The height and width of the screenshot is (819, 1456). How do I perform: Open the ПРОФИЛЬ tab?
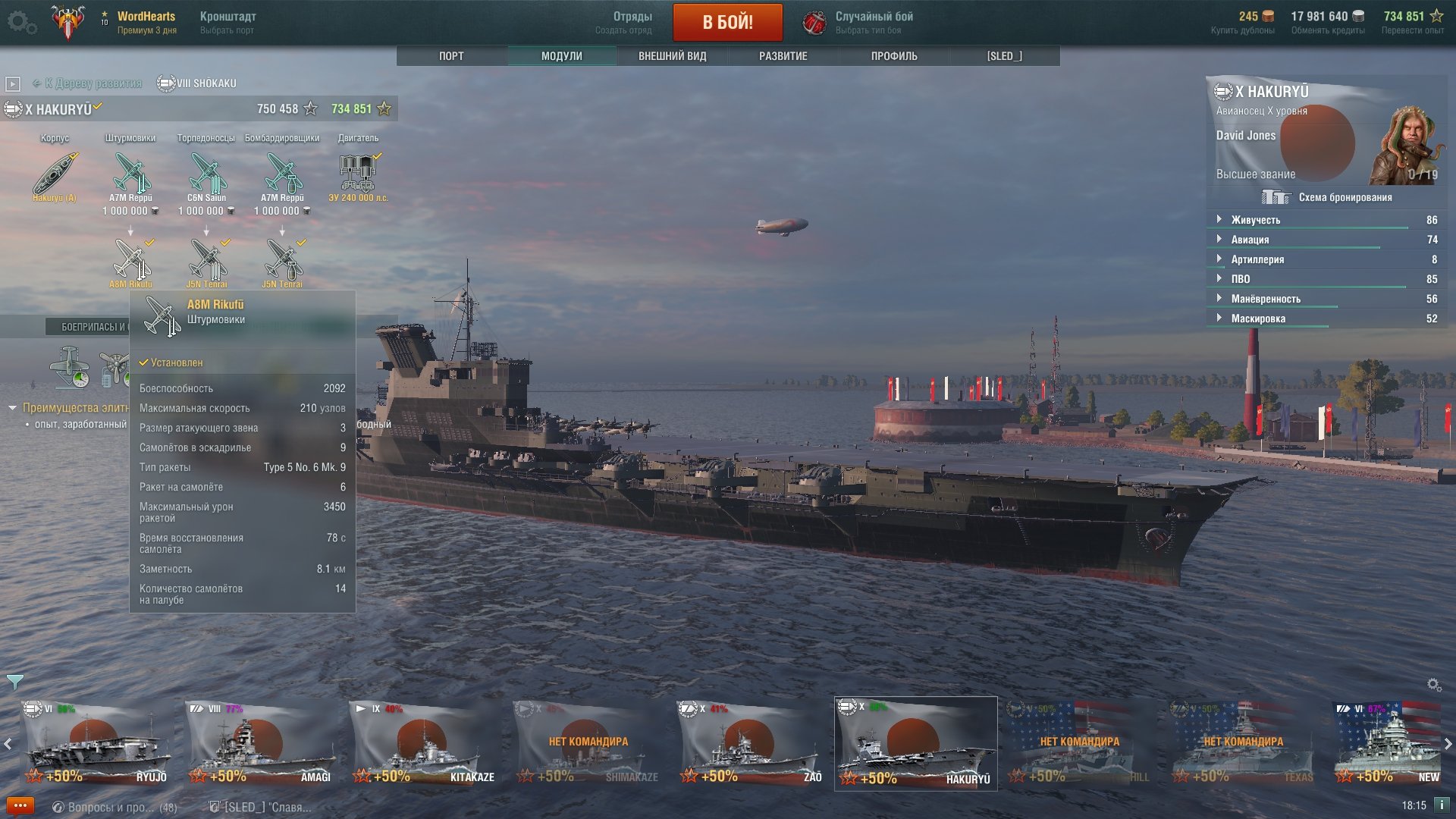894,56
